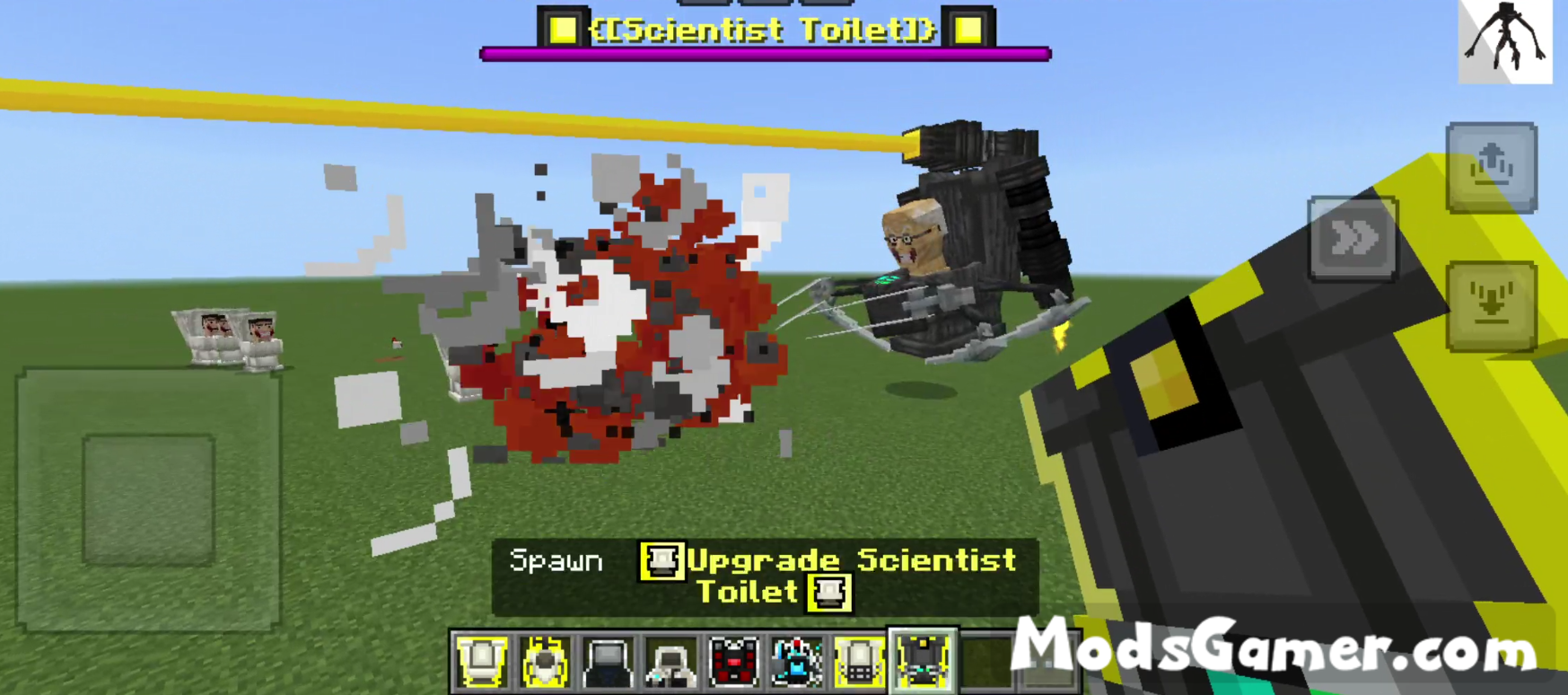Tap the toilet icon after the word Toilet

[828, 592]
